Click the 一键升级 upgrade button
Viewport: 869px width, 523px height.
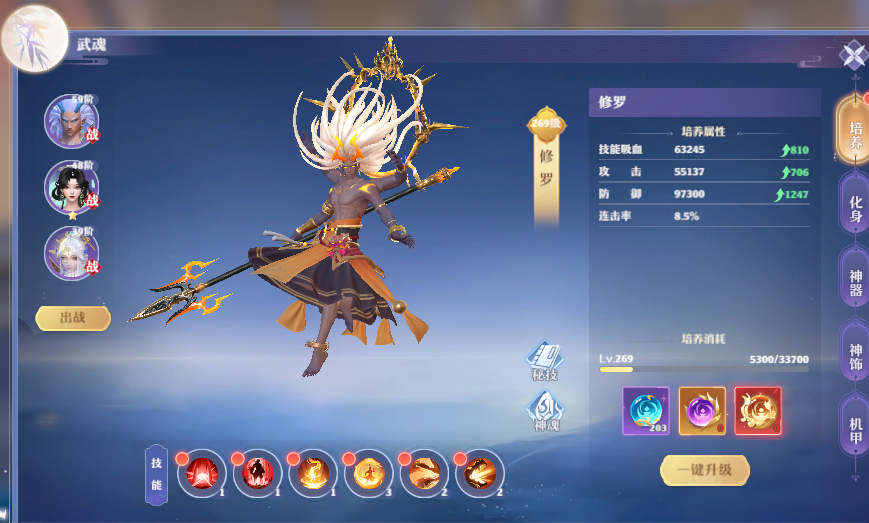(704, 469)
